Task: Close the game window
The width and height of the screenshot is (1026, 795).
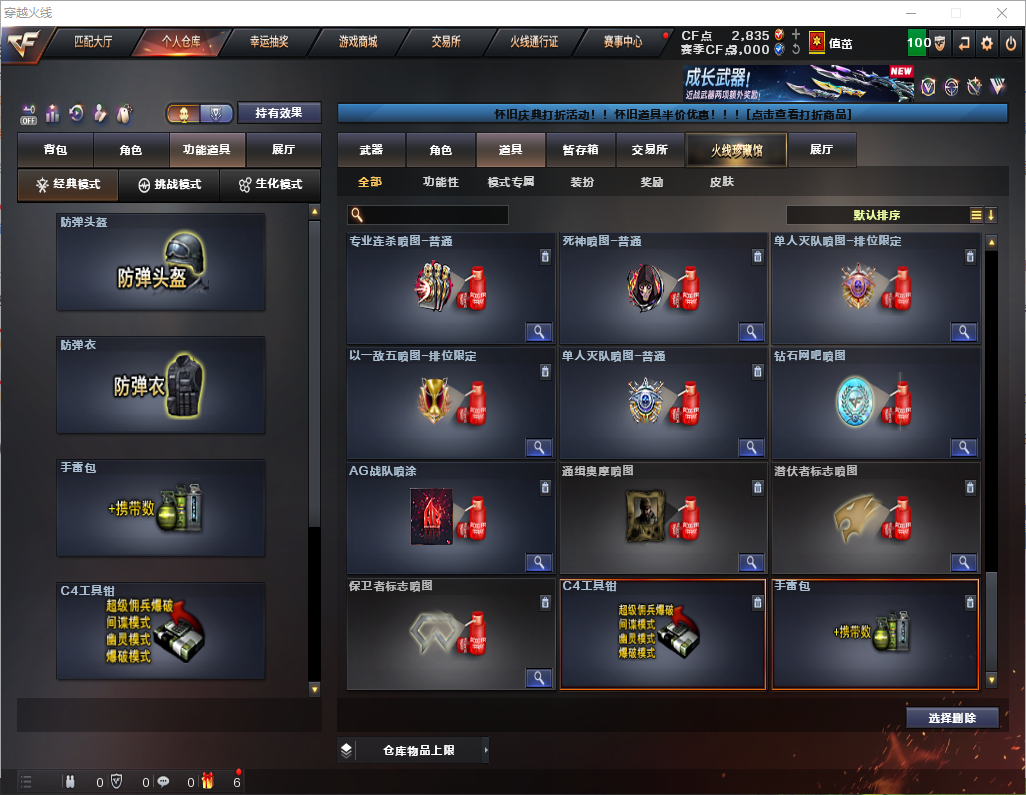Action: point(1002,13)
